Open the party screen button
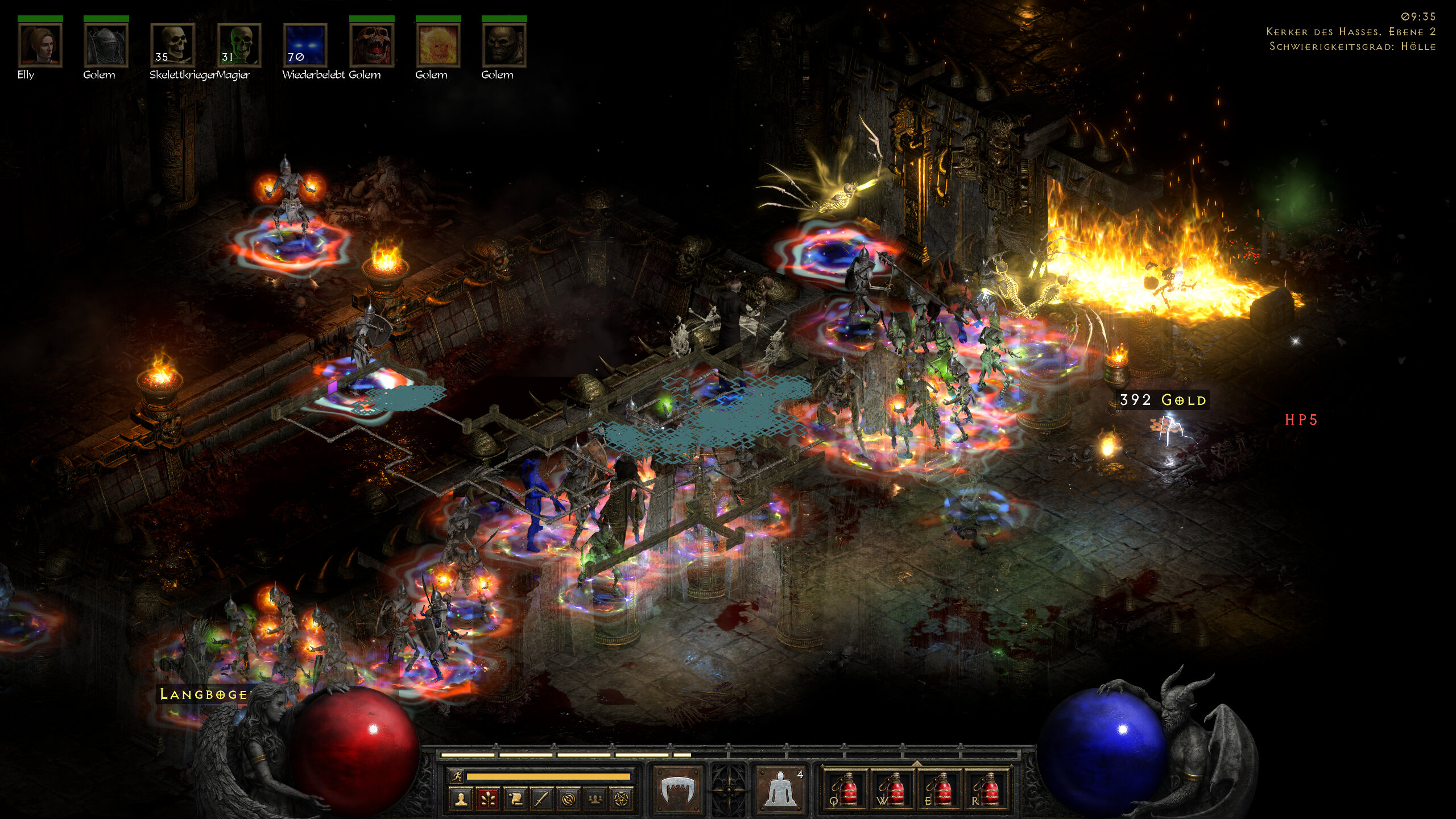The height and width of the screenshot is (819, 1456). tap(595, 799)
